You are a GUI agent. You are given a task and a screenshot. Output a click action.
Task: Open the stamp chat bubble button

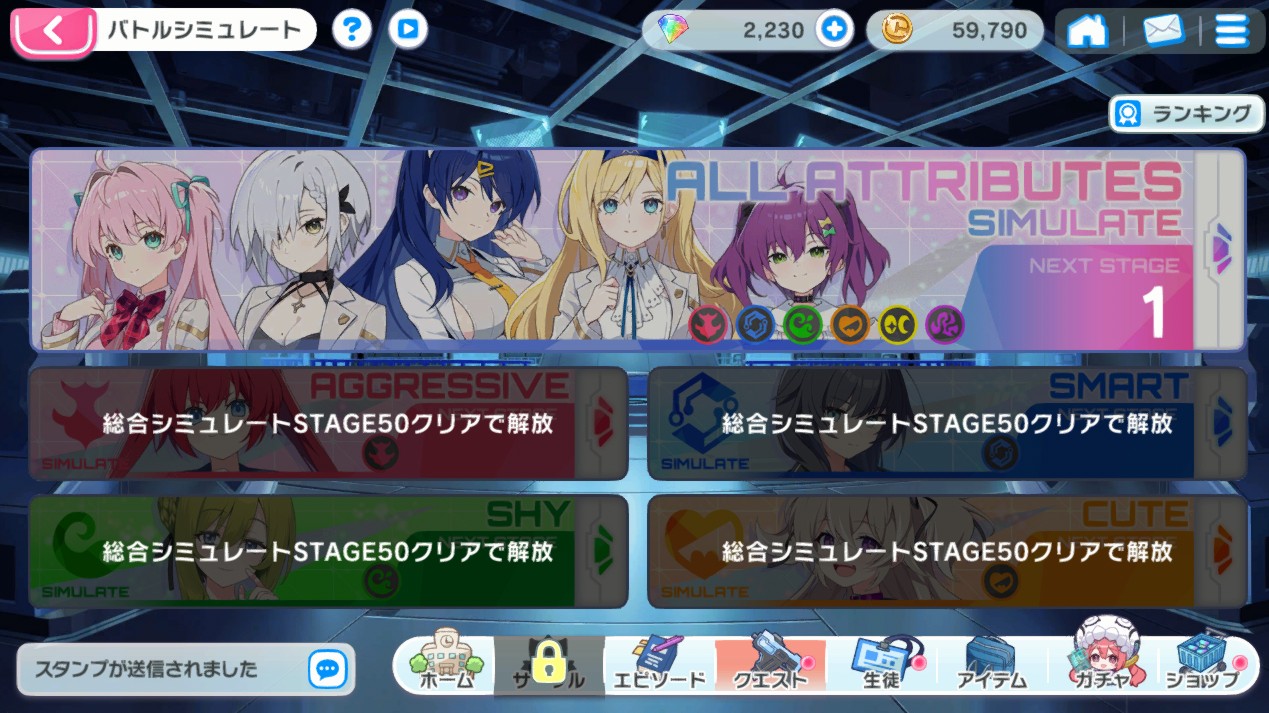(x=327, y=668)
